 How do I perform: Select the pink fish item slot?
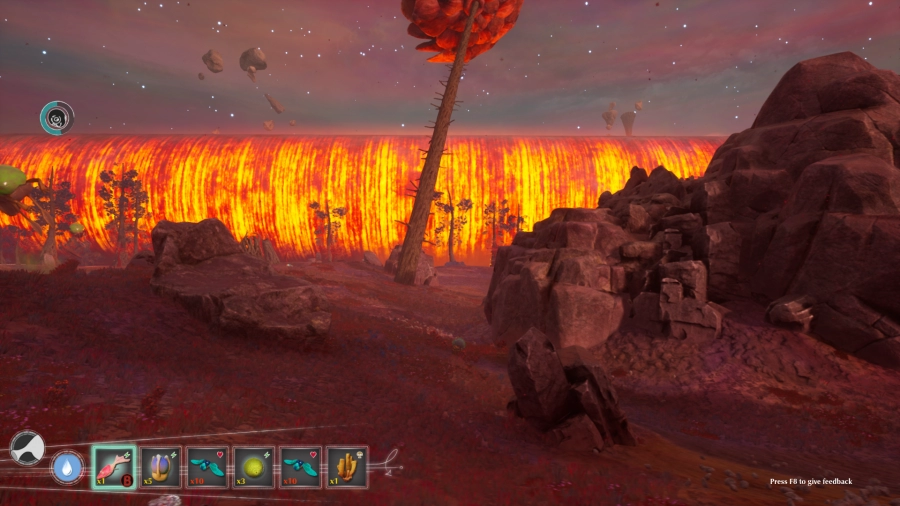(x=114, y=467)
